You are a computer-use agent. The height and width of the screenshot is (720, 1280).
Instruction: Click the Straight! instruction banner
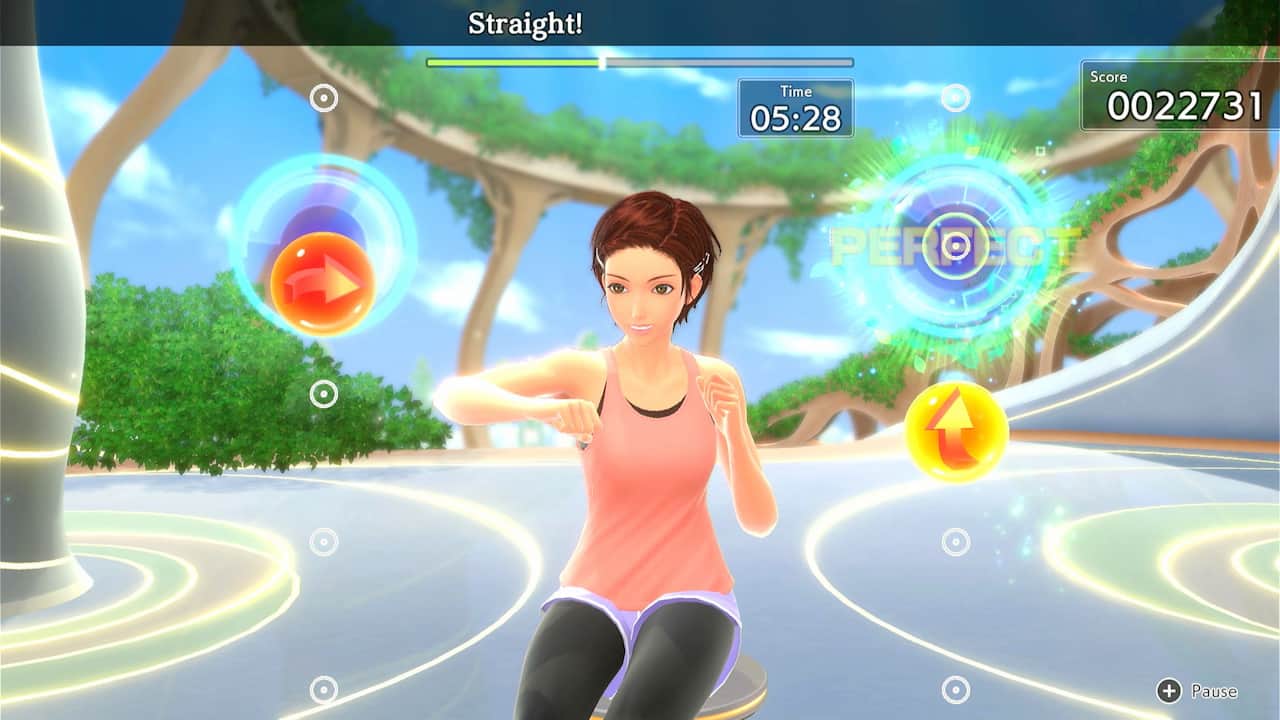523,22
